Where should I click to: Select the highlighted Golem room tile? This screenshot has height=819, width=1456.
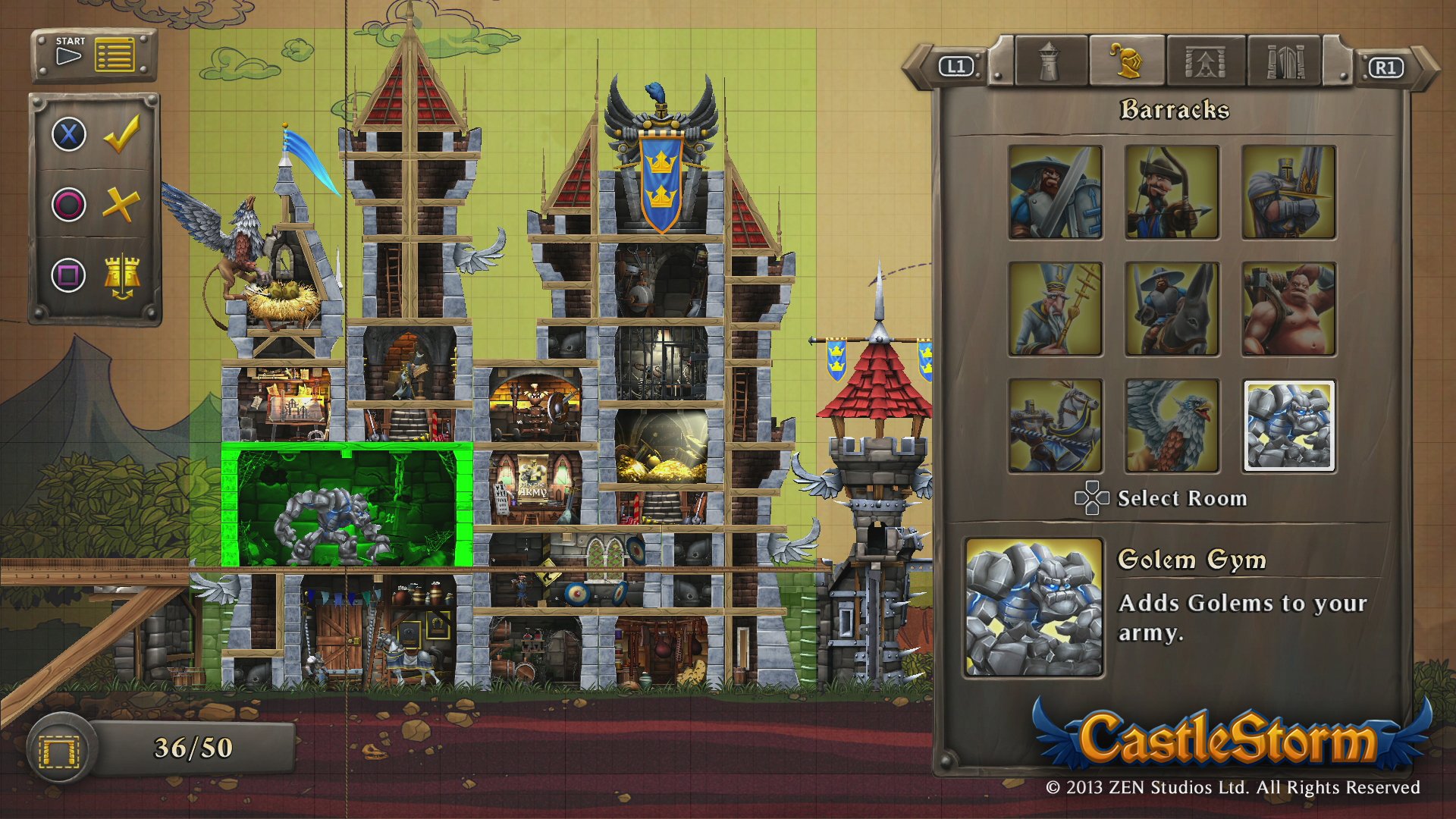coord(1289,425)
